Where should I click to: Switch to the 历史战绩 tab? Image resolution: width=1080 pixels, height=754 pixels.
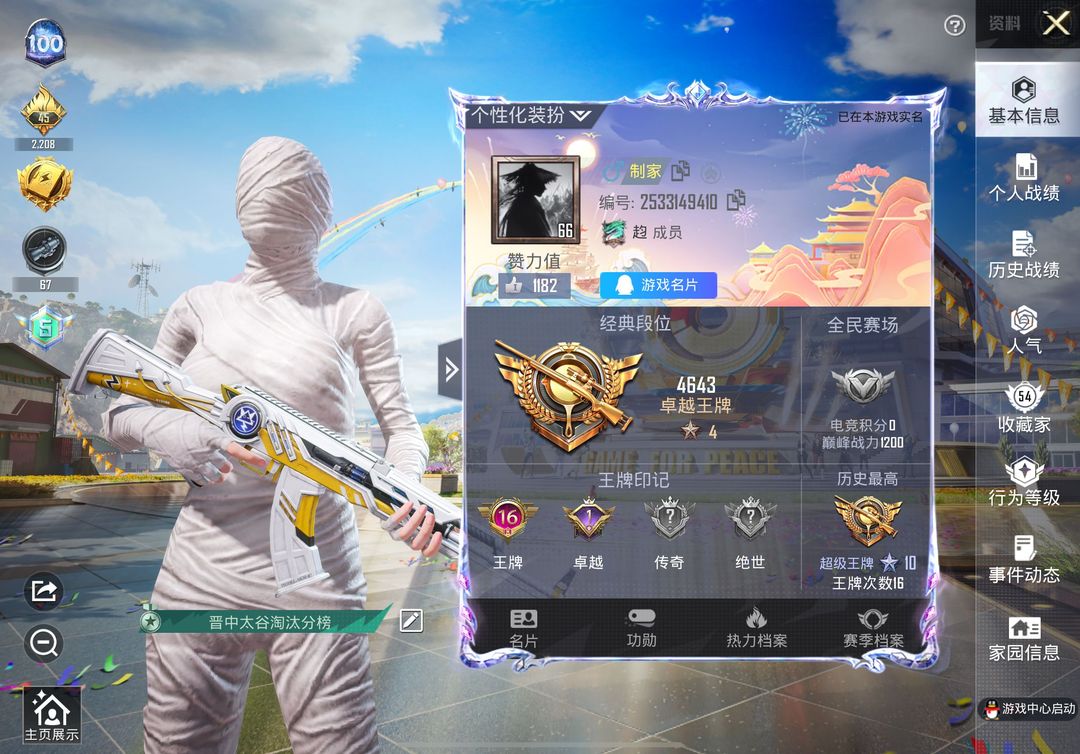(x=1024, y=255)
